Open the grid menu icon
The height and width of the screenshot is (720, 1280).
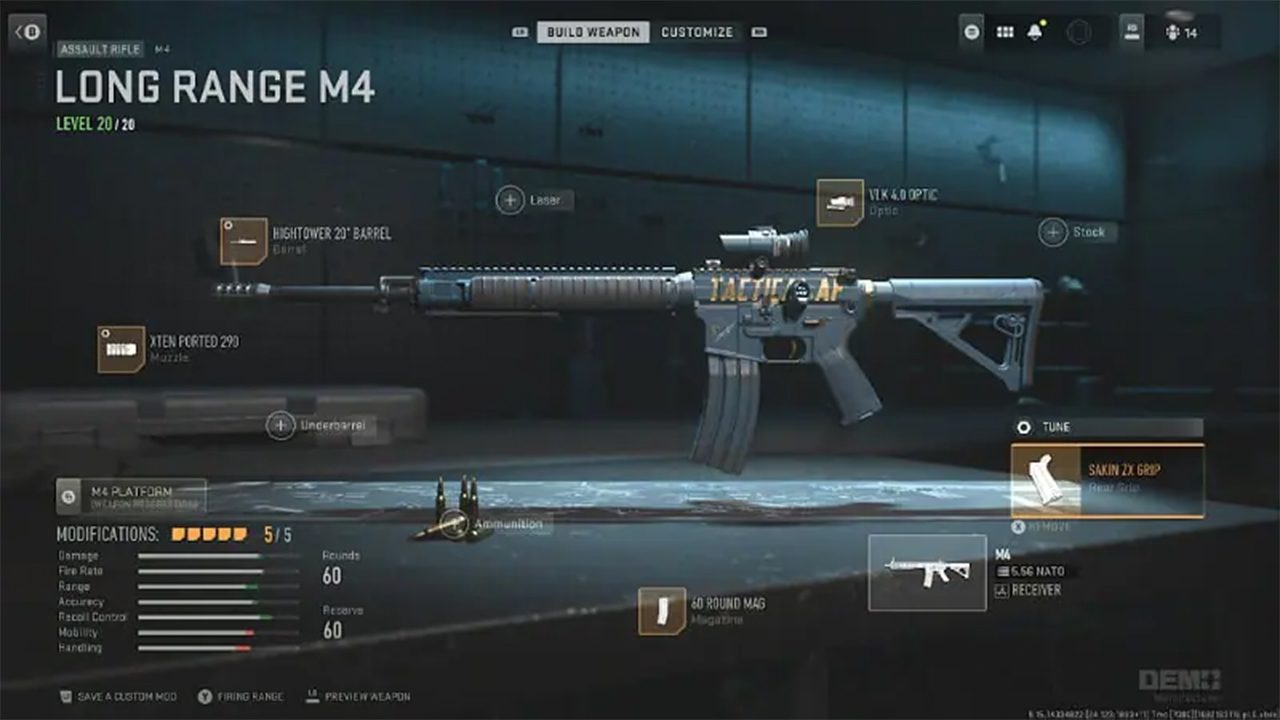tap(1005, 32)
